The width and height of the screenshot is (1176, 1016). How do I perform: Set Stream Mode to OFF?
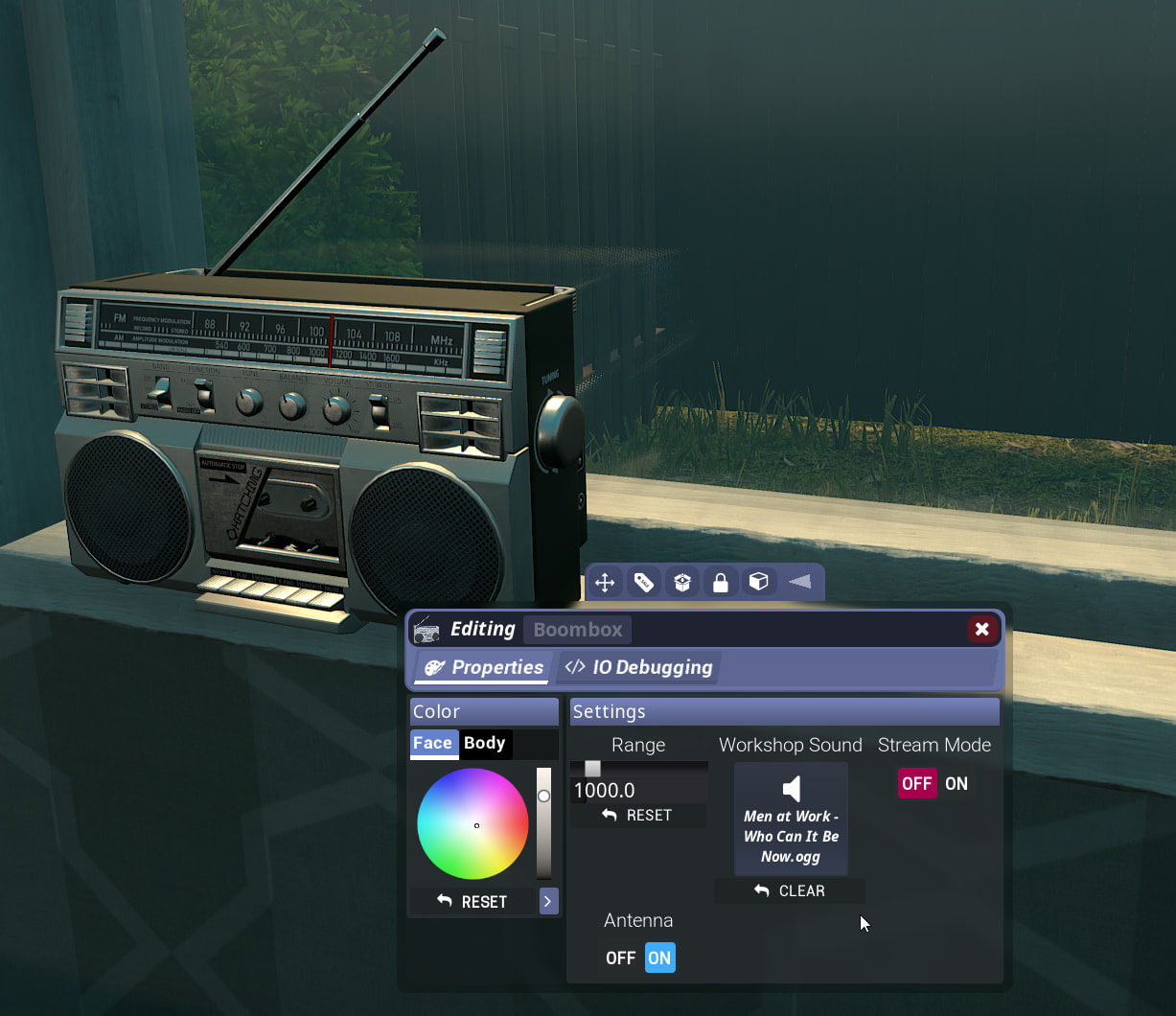(916, 783)
